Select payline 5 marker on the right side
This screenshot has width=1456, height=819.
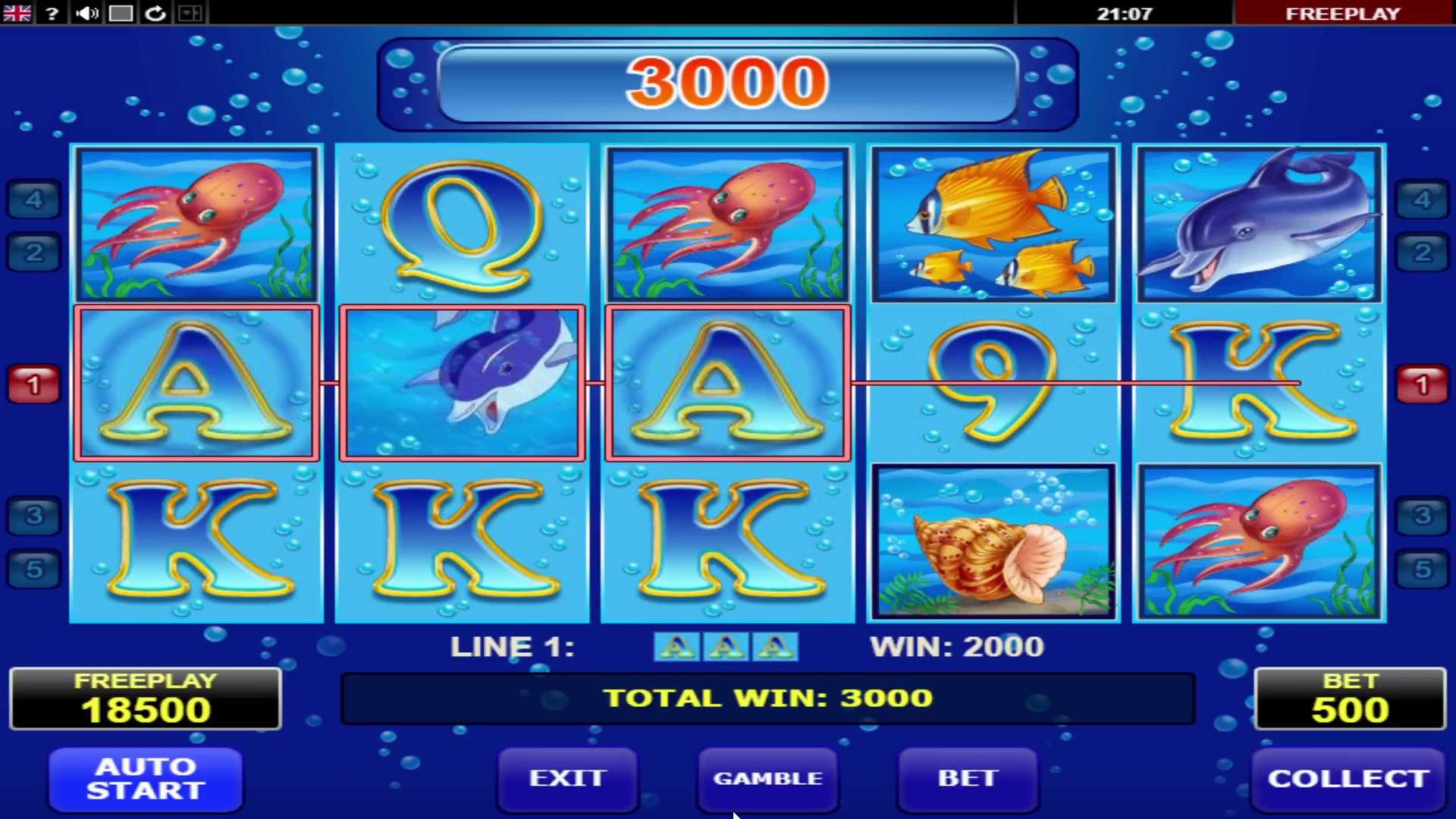click(1424, 570)
